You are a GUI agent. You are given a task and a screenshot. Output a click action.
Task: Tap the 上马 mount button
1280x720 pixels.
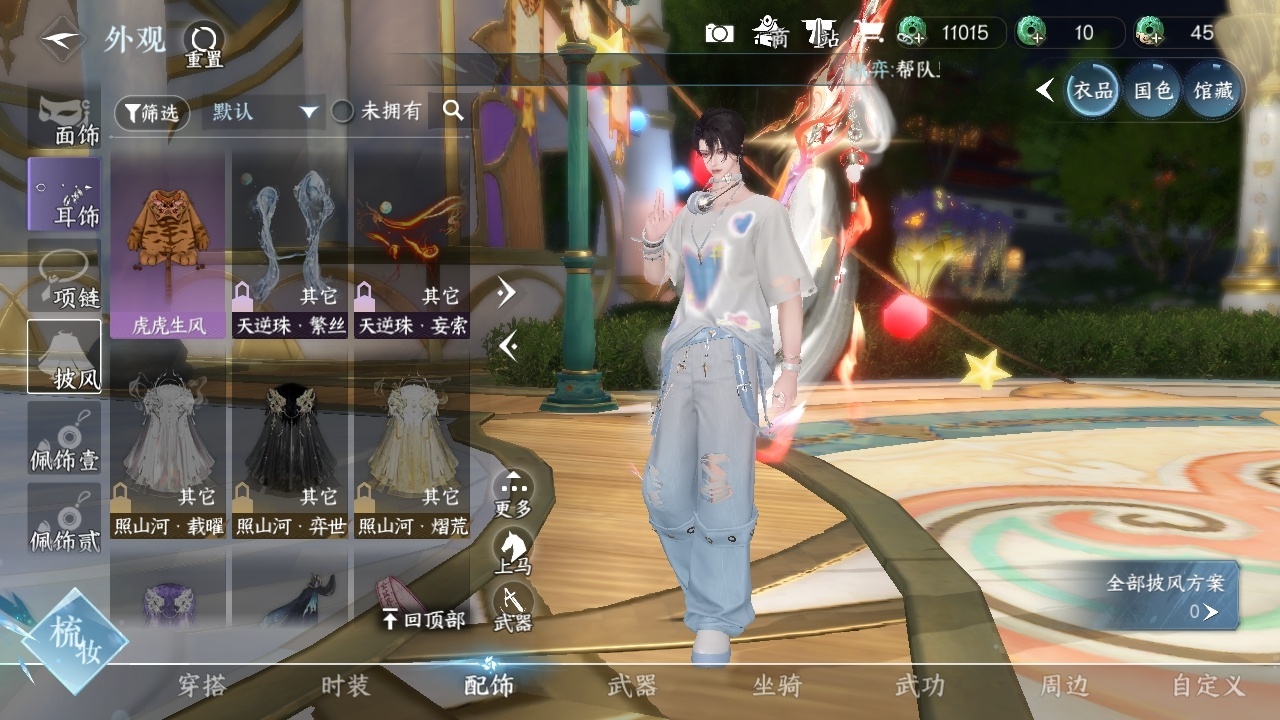[513, 551]
